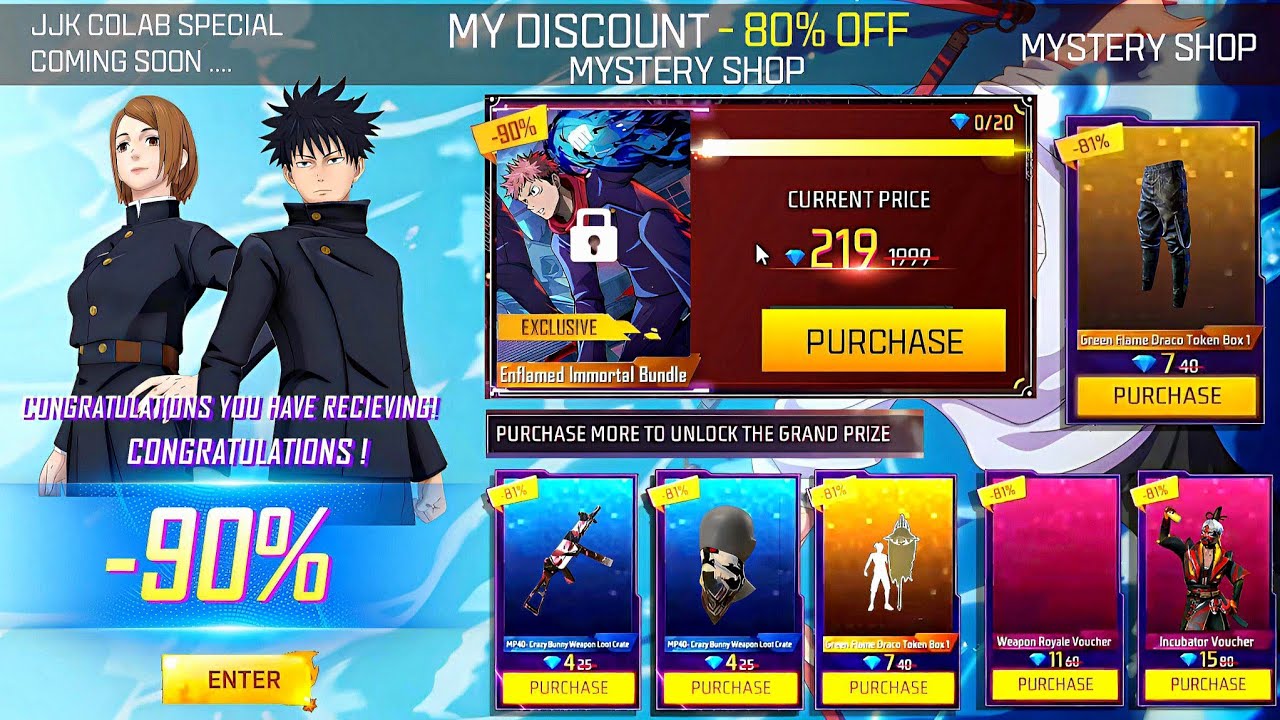Purchase the white silhouette Draco token box
The image size is (1280, 720).
(x=888, y=687)
